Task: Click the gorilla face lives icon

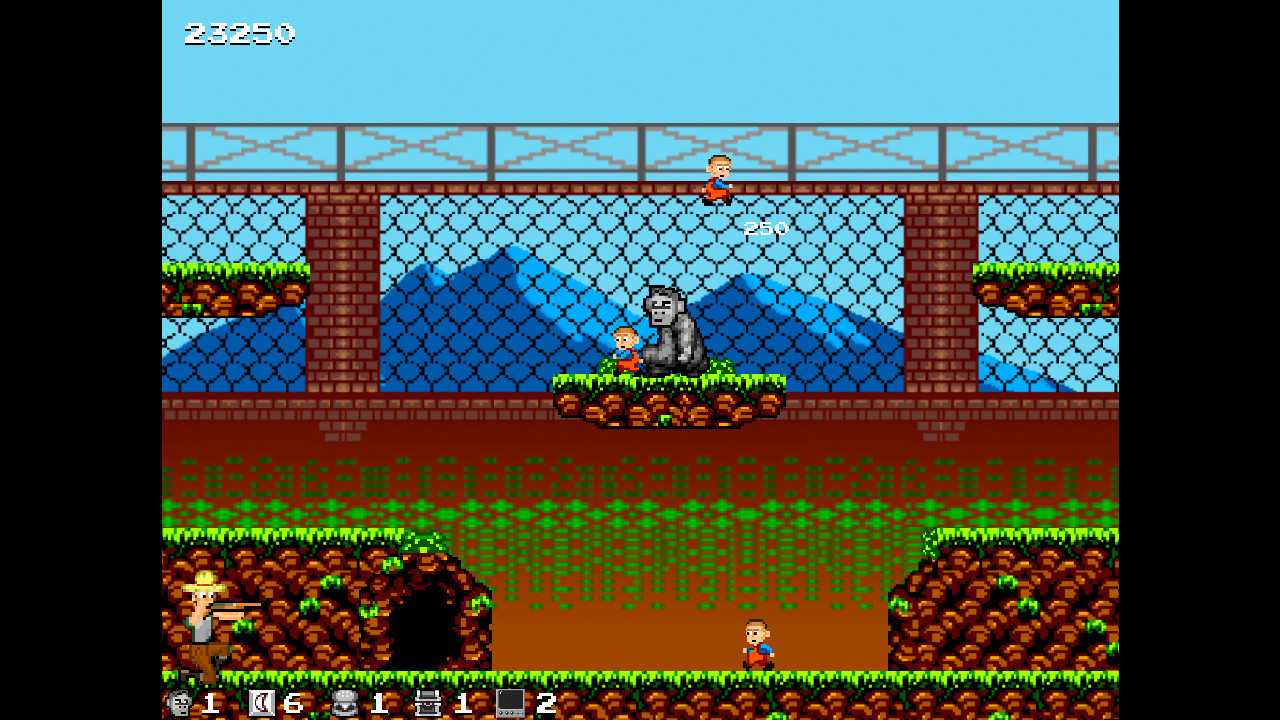Action: tap(180, 703)
